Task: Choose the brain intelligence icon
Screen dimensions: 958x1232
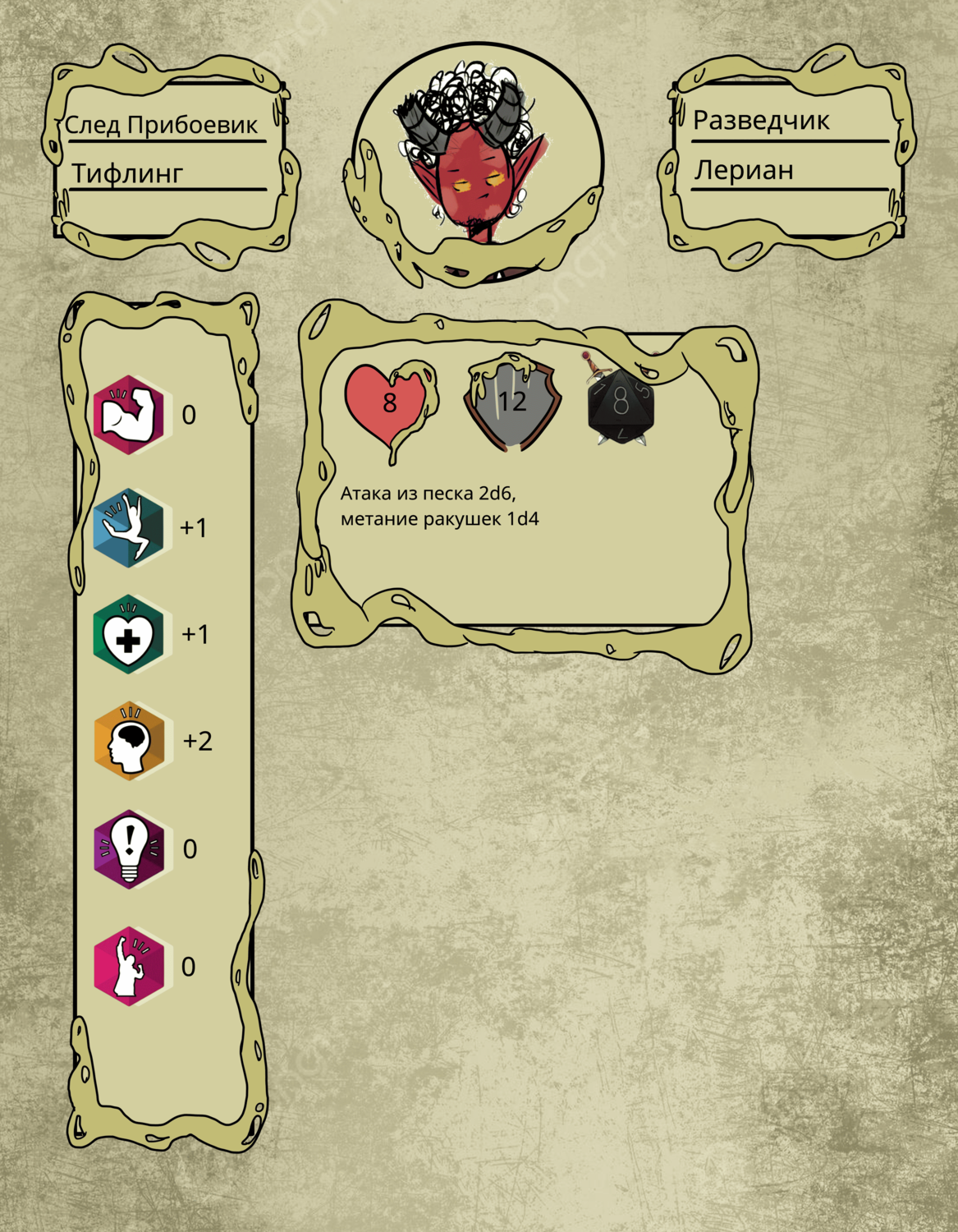Action: (129, 741)
